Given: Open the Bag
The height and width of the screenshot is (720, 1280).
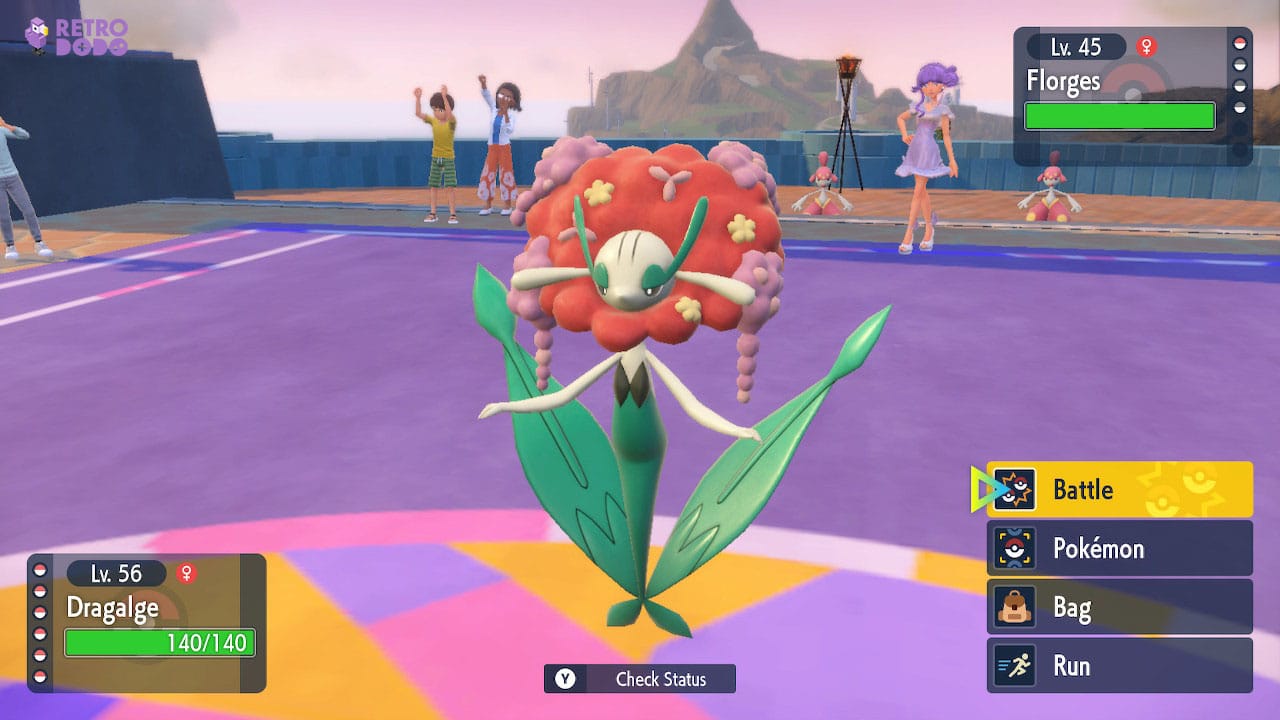Looking at the screenshot, I should click(x=1119, y=607).
